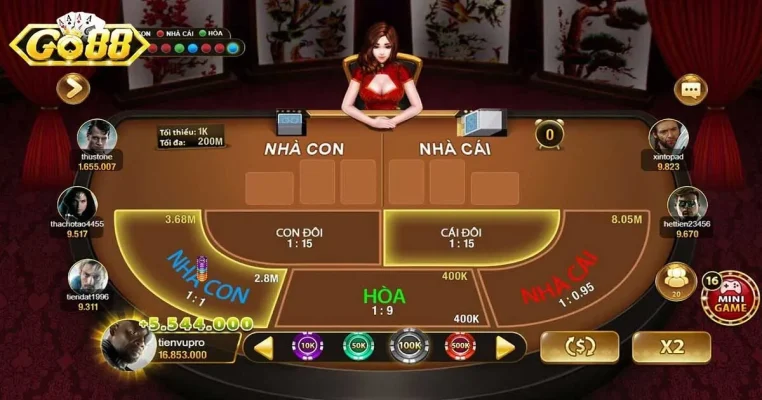This screenshot has height=400, width=762.
Task: Click the dollar sign button
Action: tap(579, 347)
